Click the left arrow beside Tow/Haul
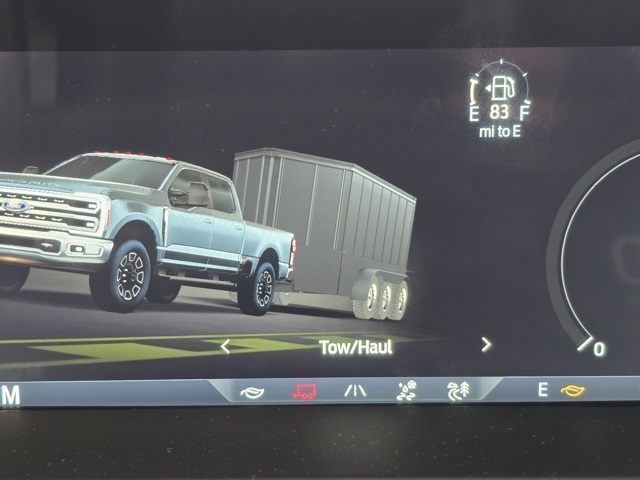Viewport: 640px width, 480px height. (225, 346)
